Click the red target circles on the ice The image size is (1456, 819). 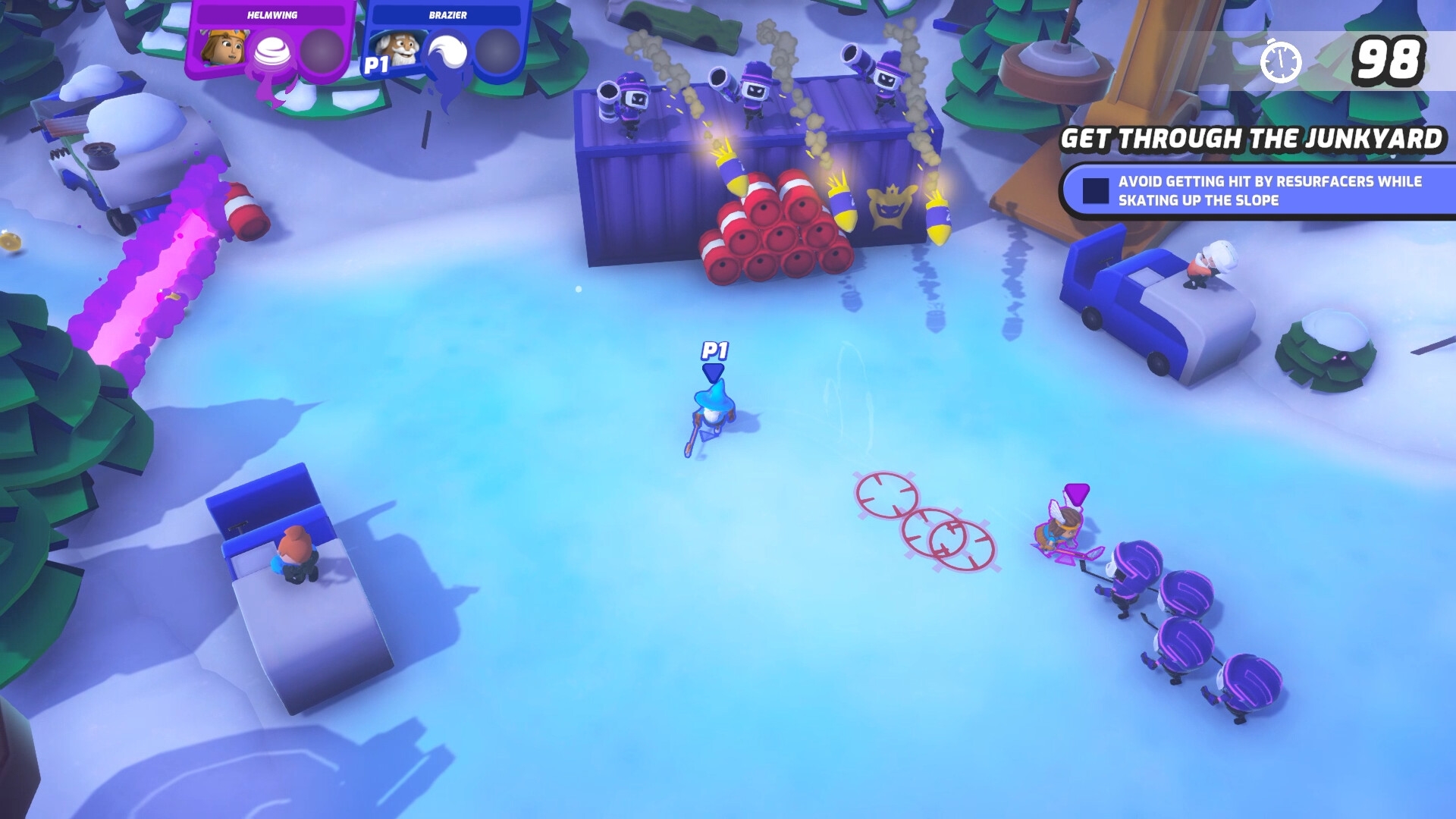point(925,521)
